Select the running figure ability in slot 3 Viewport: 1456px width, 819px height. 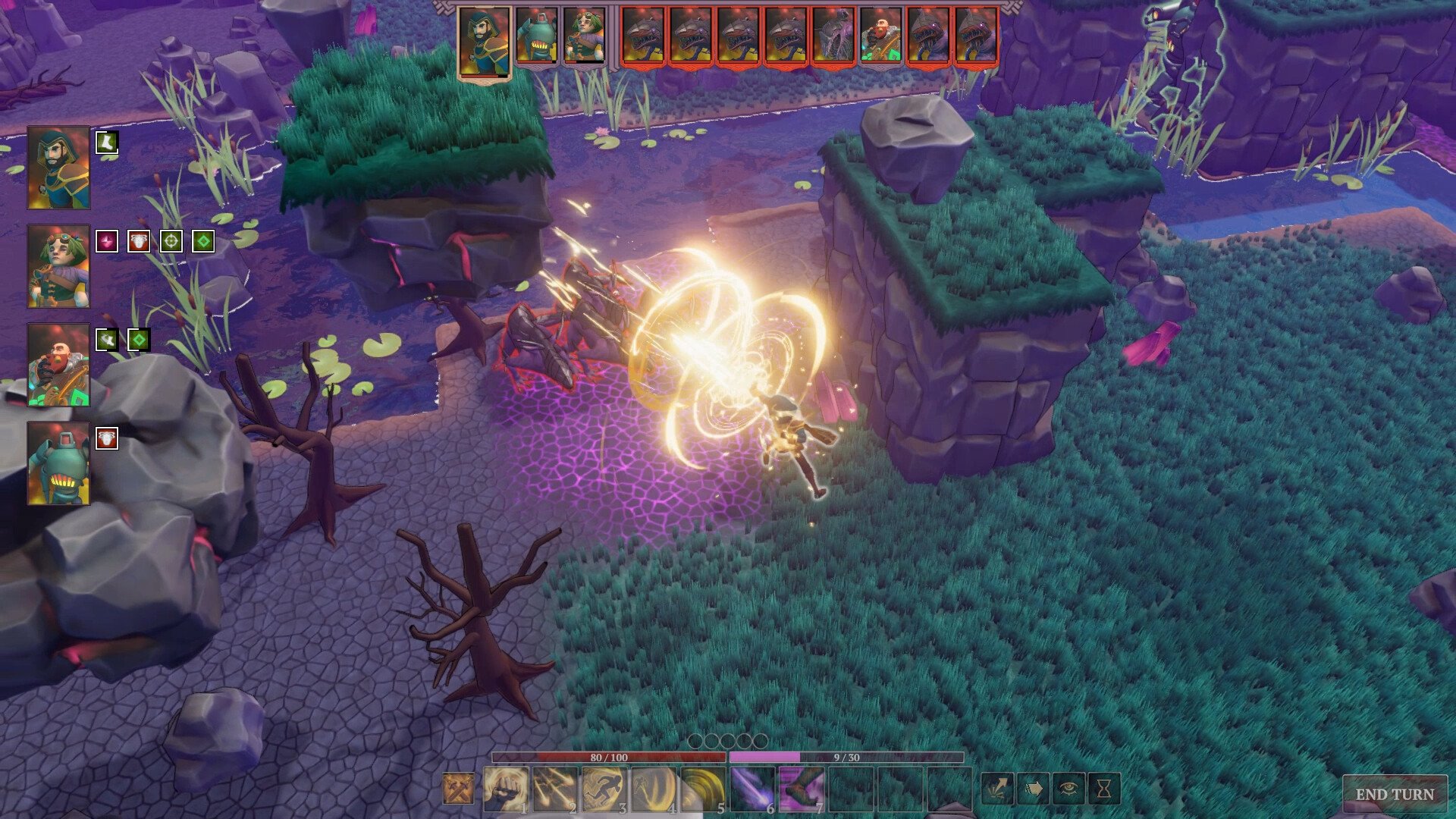[604, 789]
